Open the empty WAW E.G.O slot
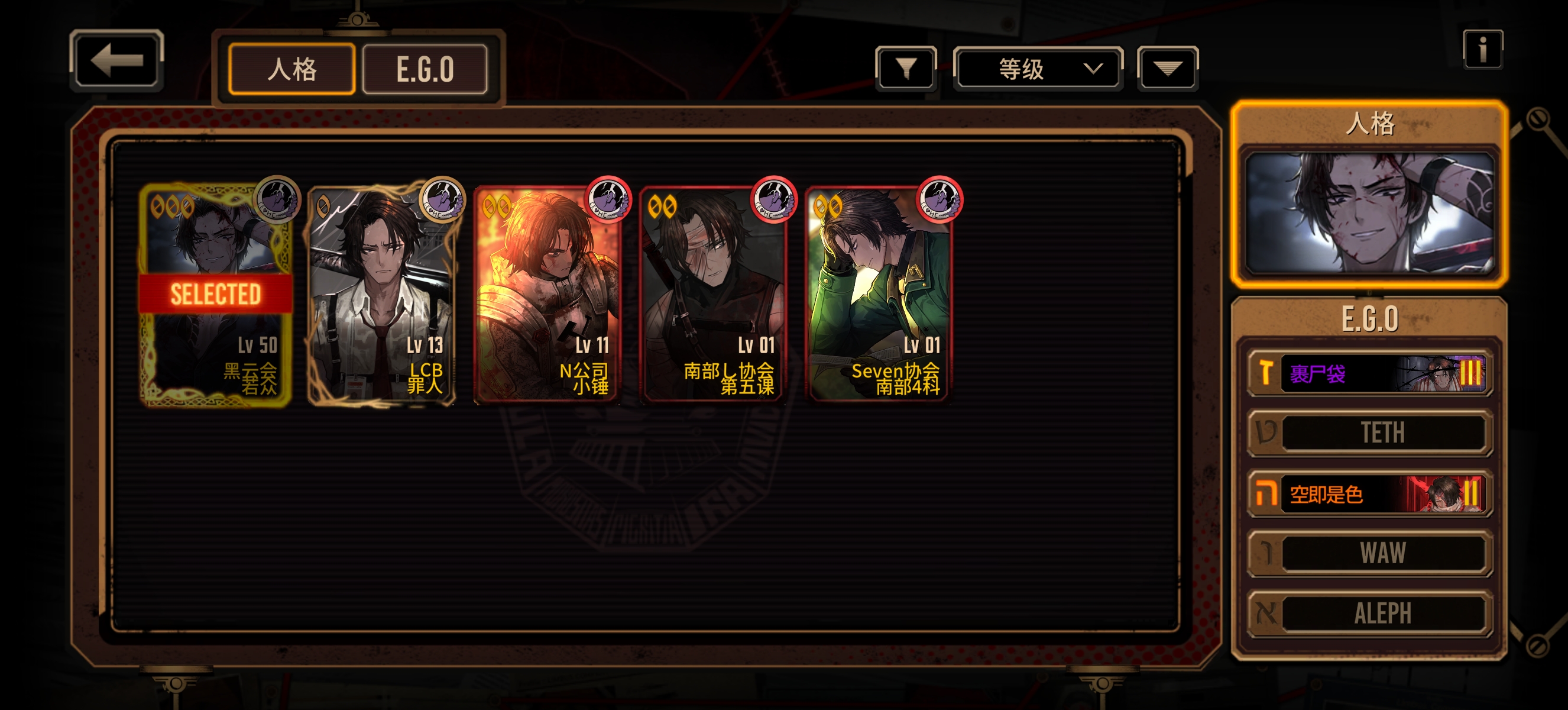Viewport: 1568px width, 710px height. [1369, 553]
